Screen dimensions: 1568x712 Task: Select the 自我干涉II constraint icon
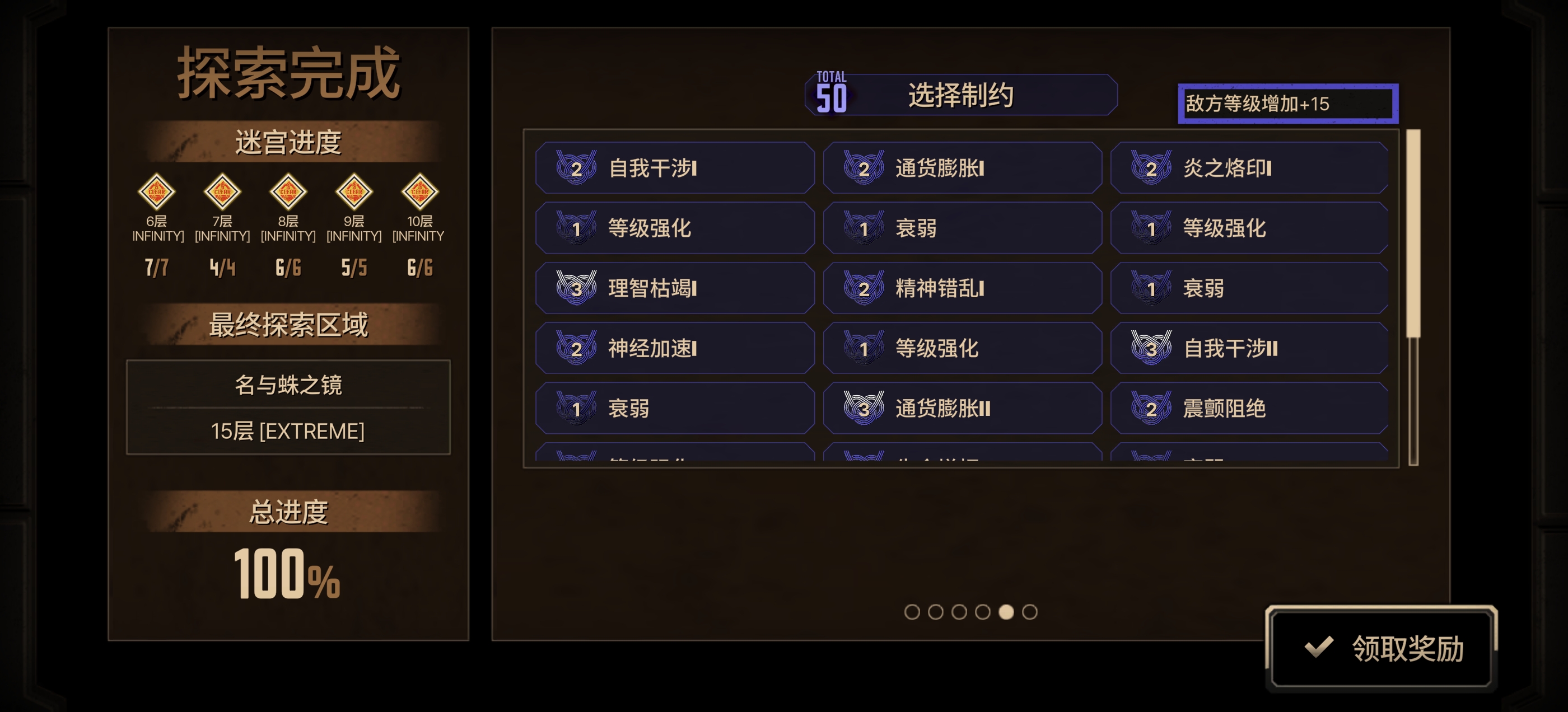pos(1150,348)
